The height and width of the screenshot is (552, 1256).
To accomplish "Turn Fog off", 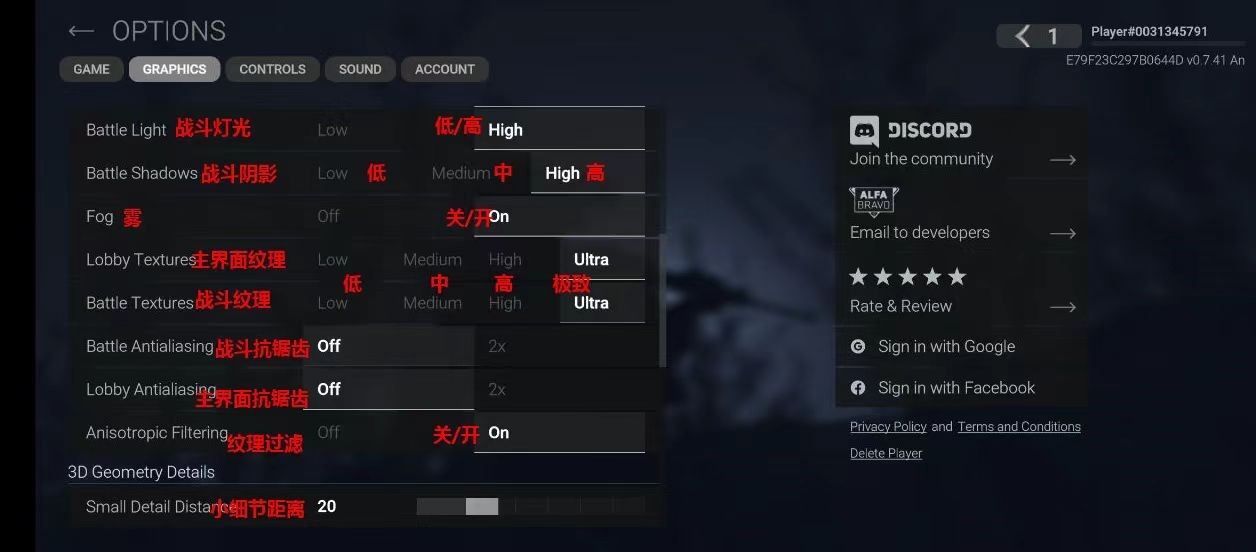I will click(x=329, y=216).
